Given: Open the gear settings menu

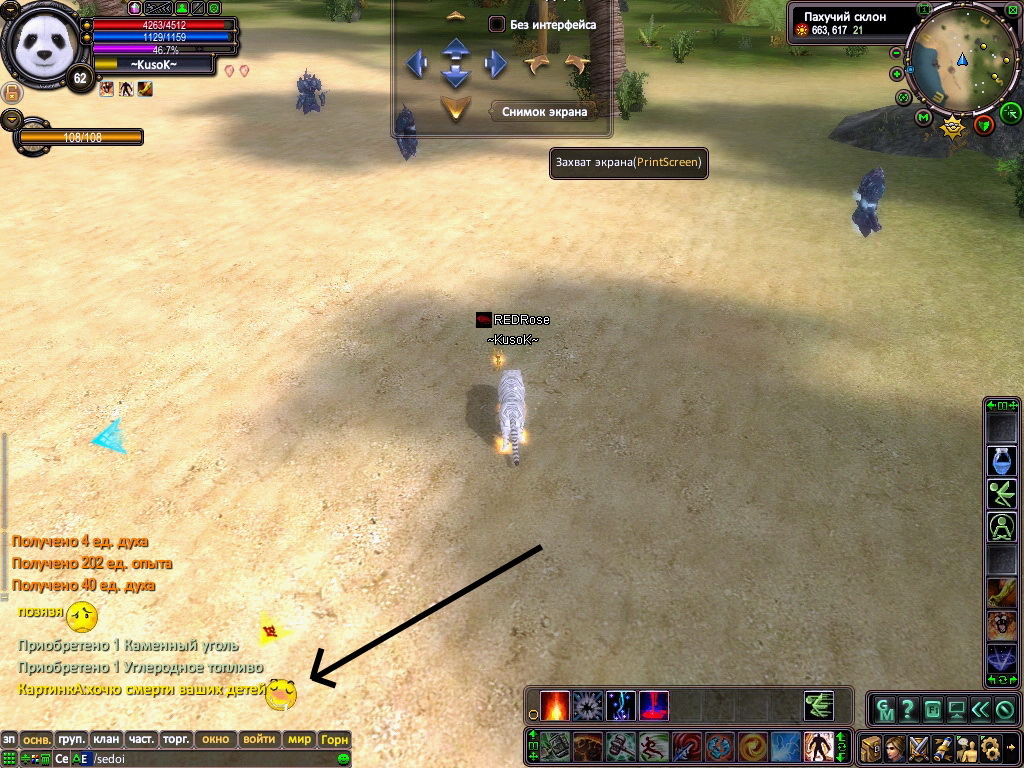Looking at the screenshot, I should (990, 747).
